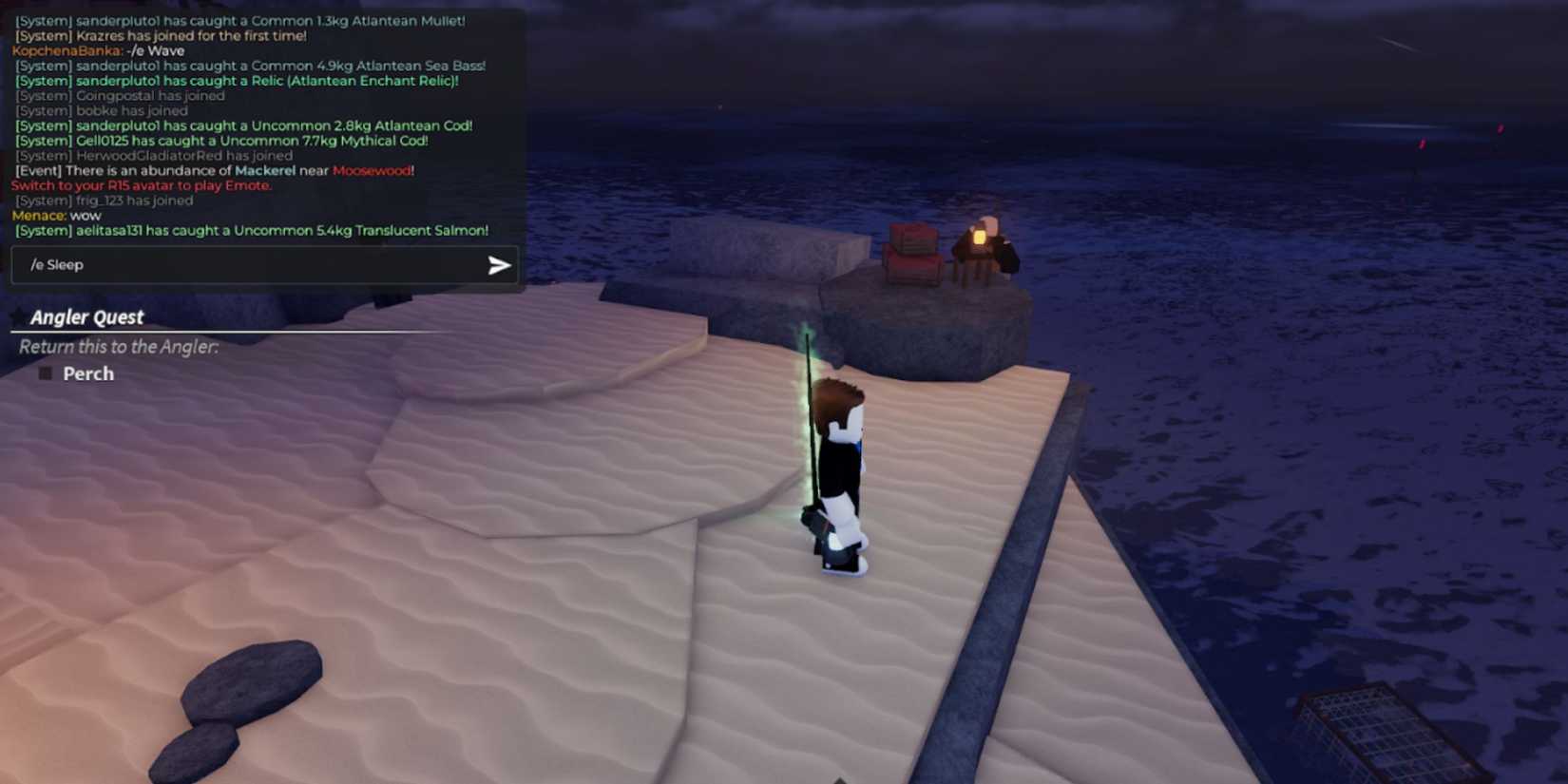This screenshot has height=784, width=1568.
Task: Click the Mythical Cod catch announcement
Action: 221,141
